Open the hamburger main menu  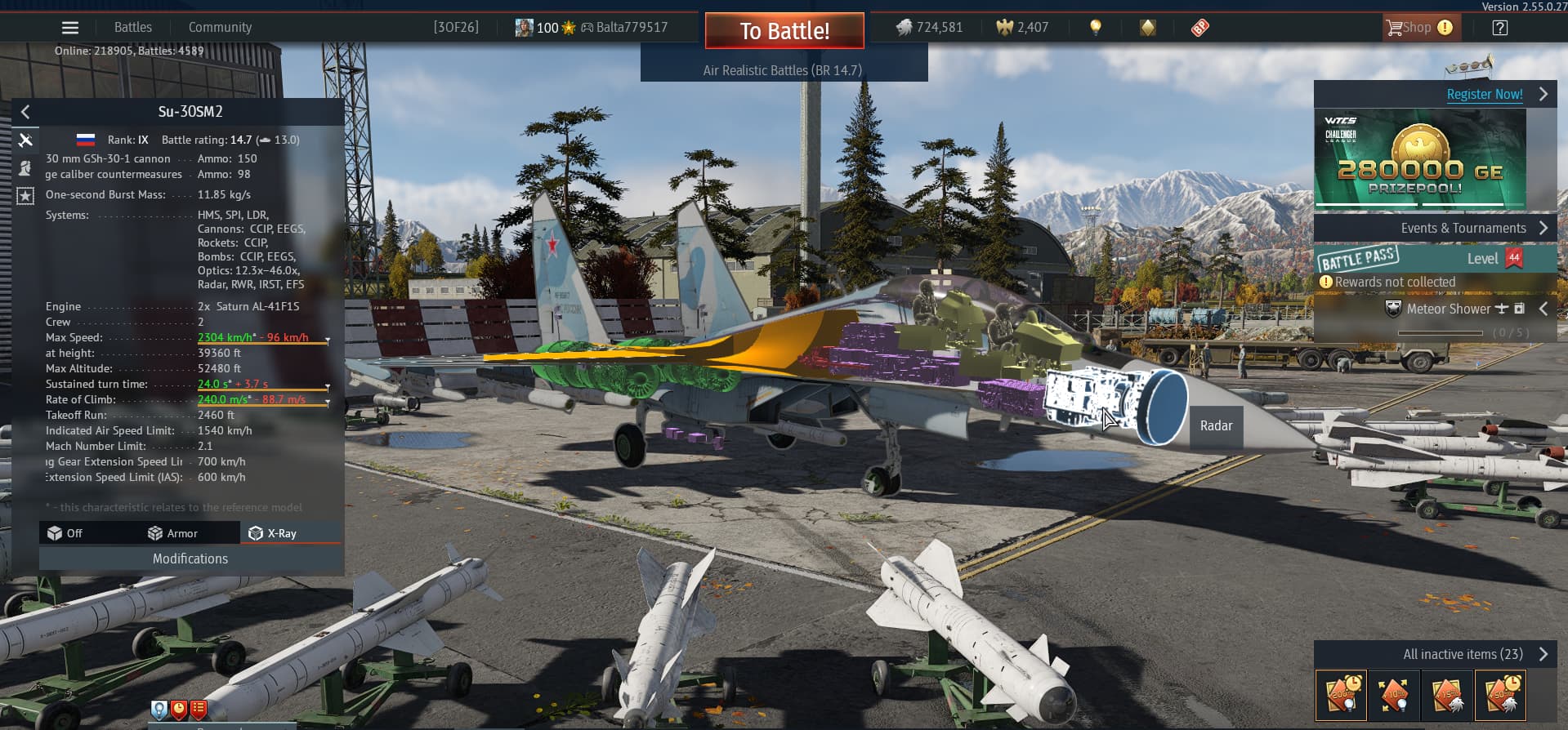coord(70,28)
